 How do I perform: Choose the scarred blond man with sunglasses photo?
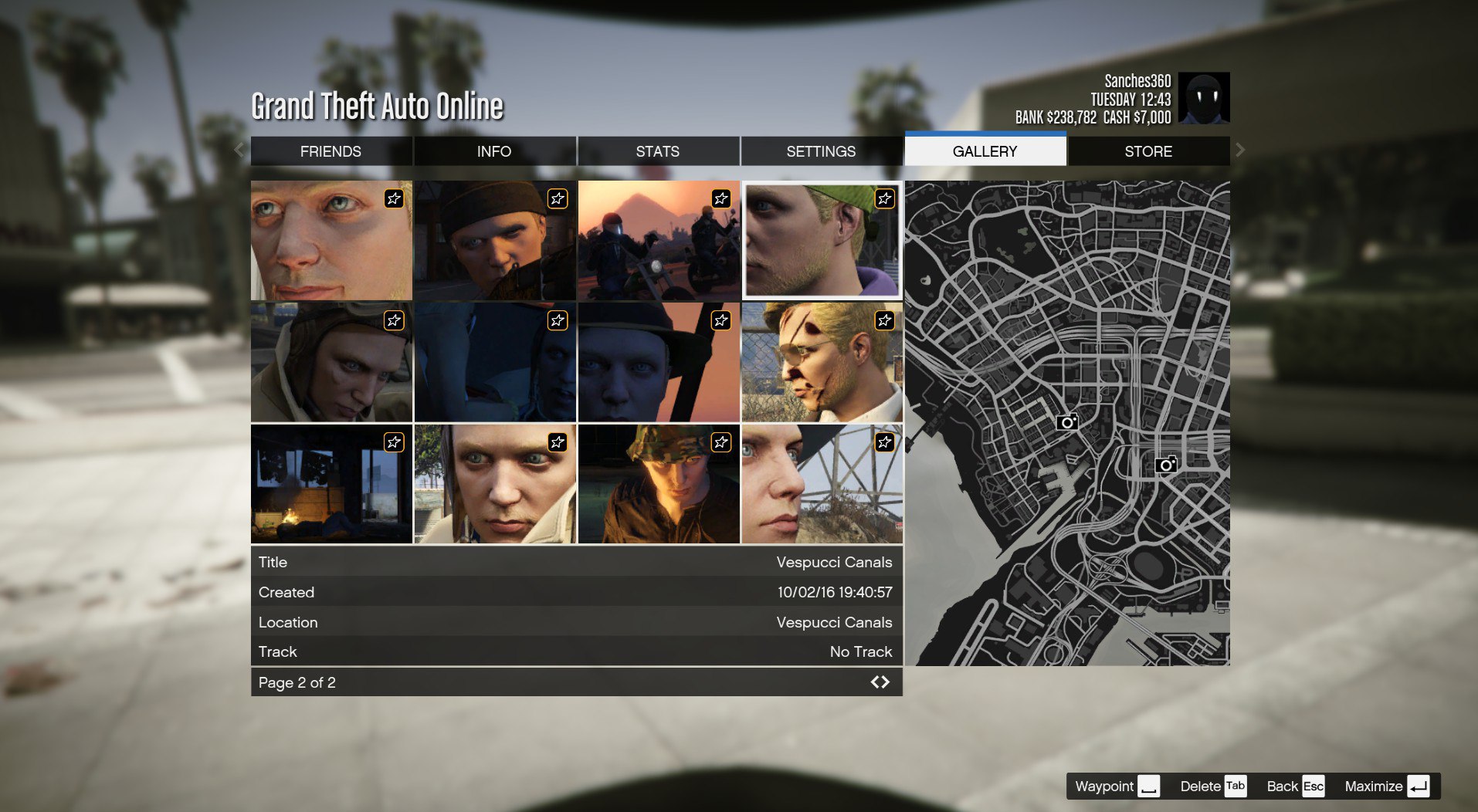pos(822,362)
